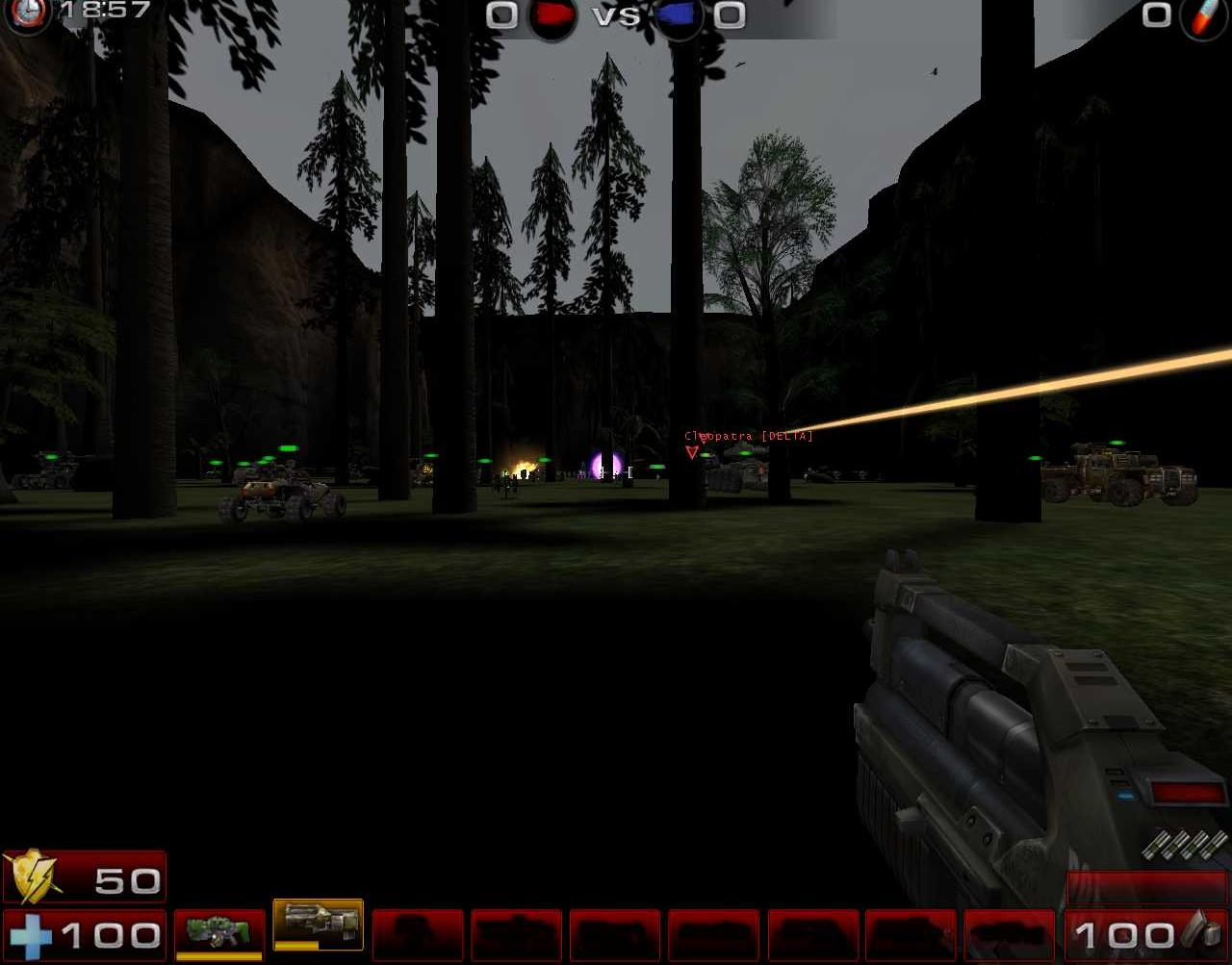Screen dimensions: 1232x965
Task: Click the Bio Rifle yellow ammo bar
Action: coord(219,955)
